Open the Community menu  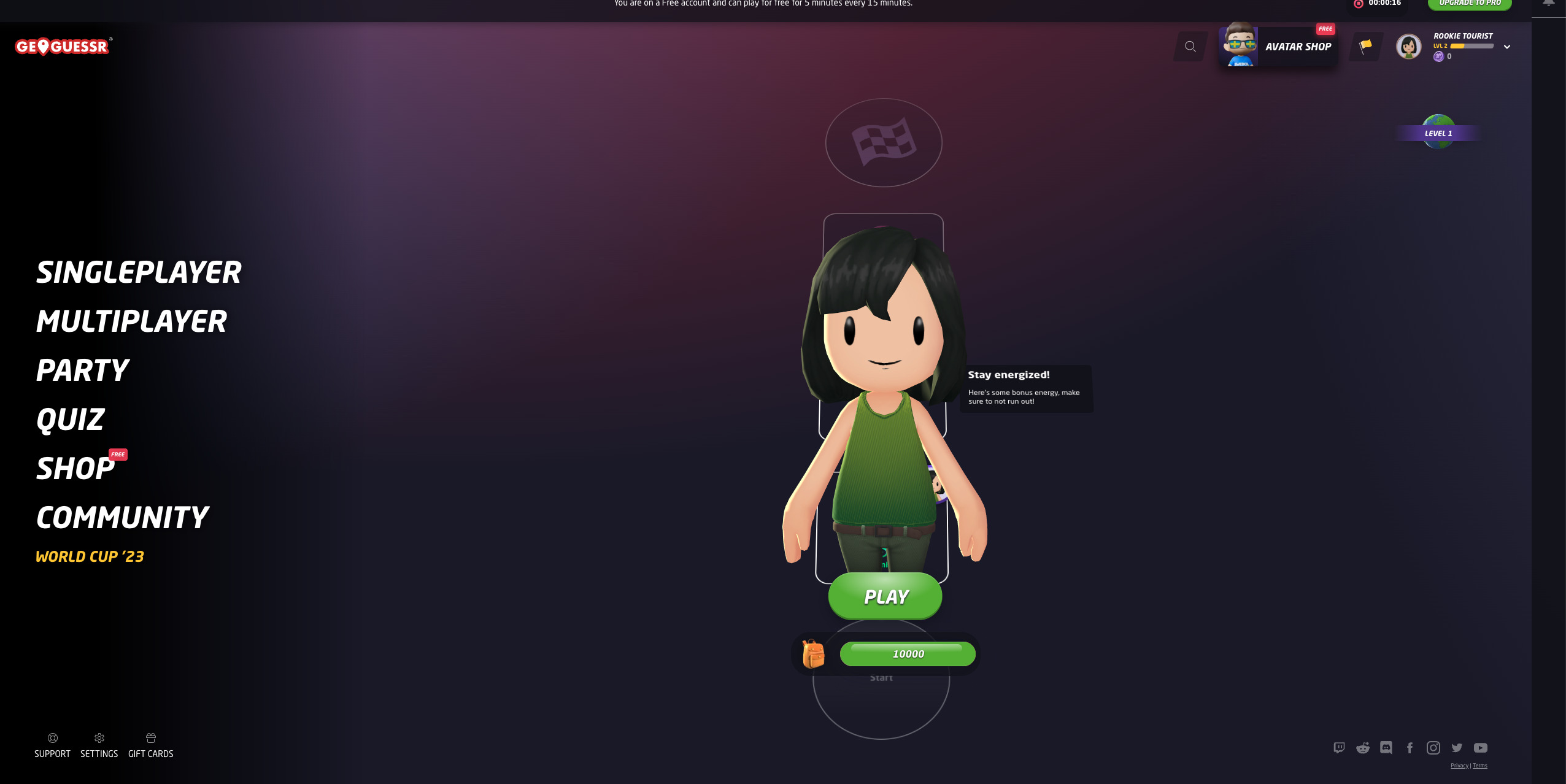click(x=122, y=518)
